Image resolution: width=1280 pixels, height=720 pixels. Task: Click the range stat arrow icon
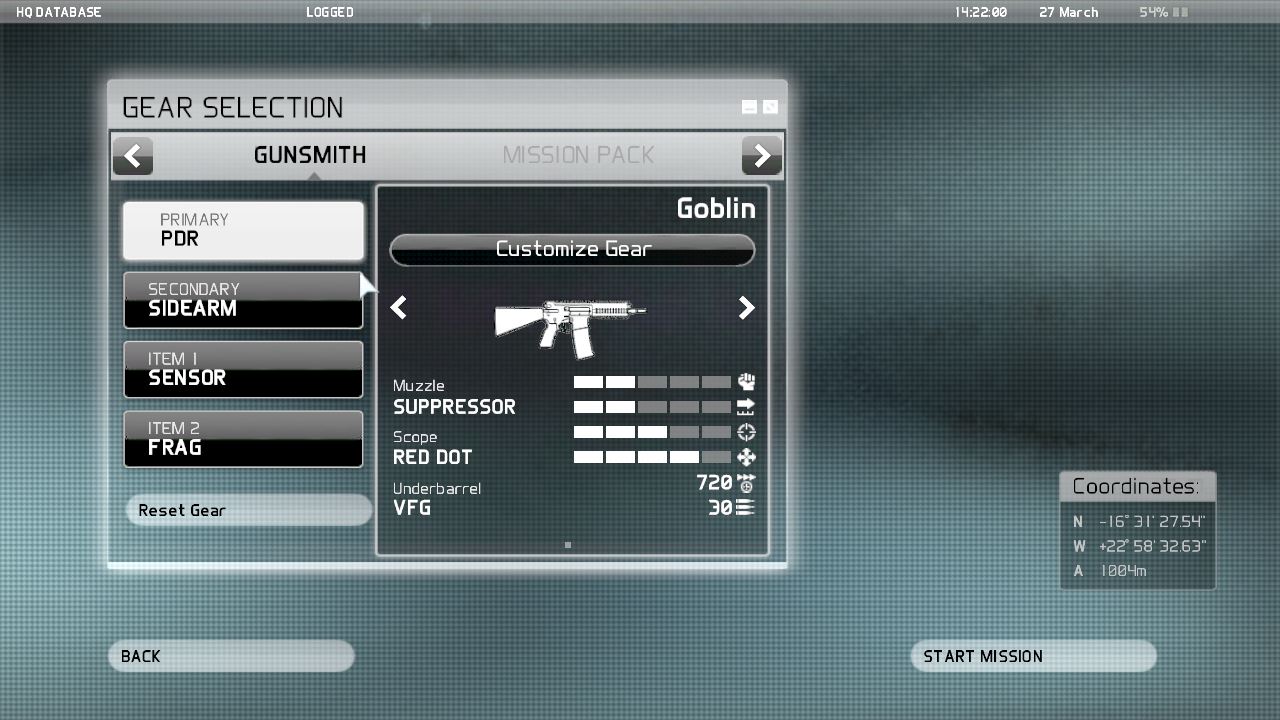click(x=745, y=406)
